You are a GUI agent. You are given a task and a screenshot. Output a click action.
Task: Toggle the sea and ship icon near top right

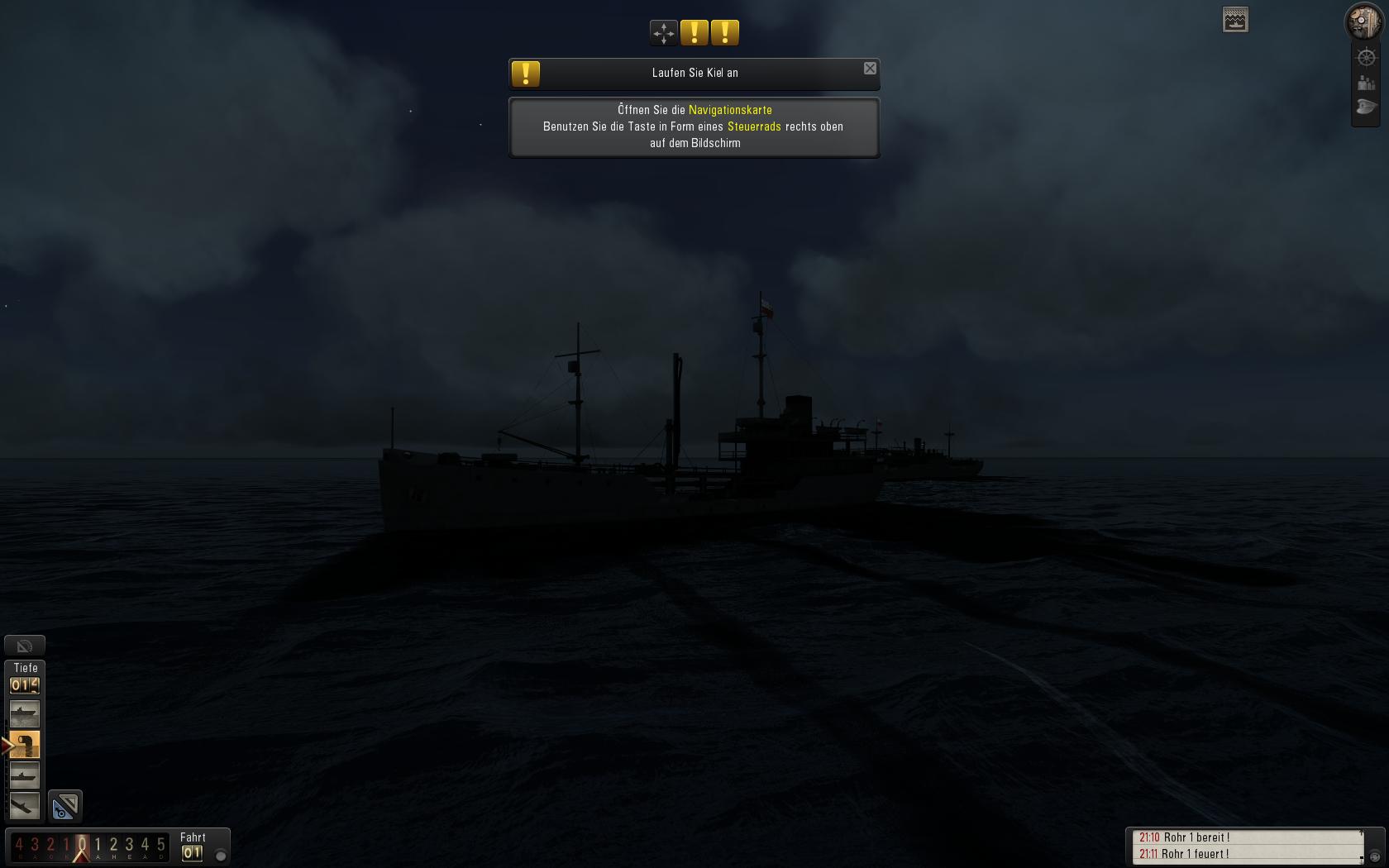click(x=1235, y=20)
